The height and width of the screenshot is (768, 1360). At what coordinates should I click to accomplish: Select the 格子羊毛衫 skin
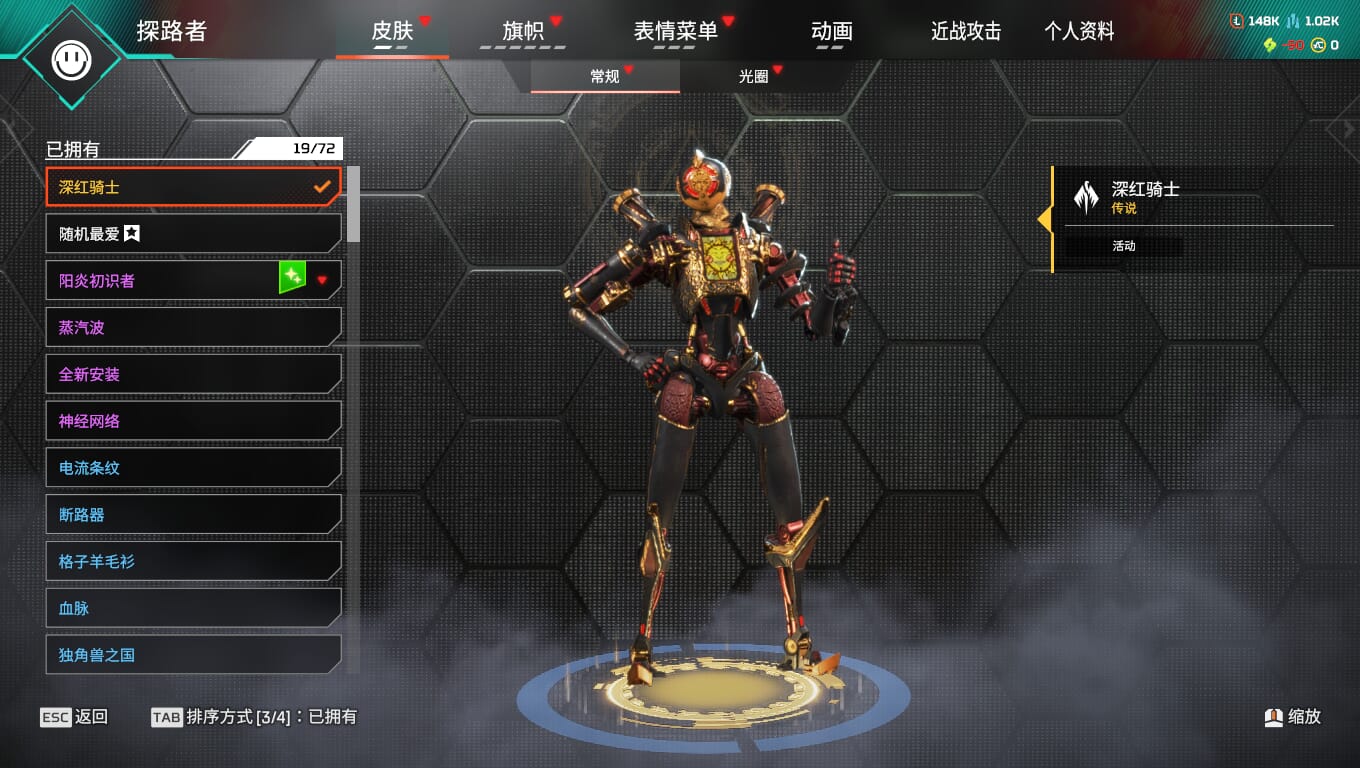[193, 561]
